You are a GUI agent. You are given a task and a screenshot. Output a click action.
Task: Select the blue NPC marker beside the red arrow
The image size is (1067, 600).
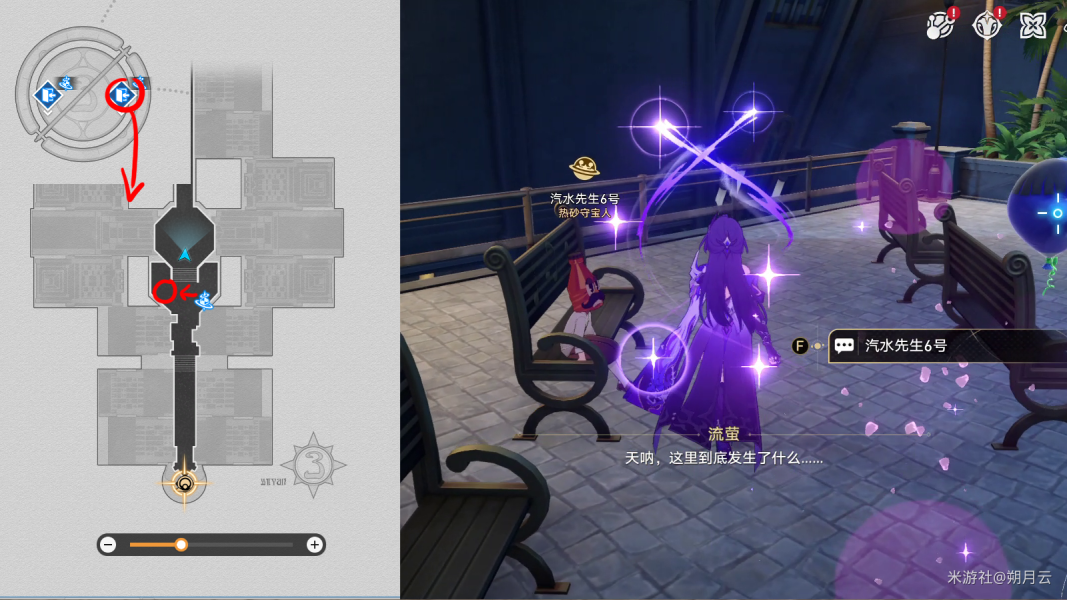(x=207, y=298)
